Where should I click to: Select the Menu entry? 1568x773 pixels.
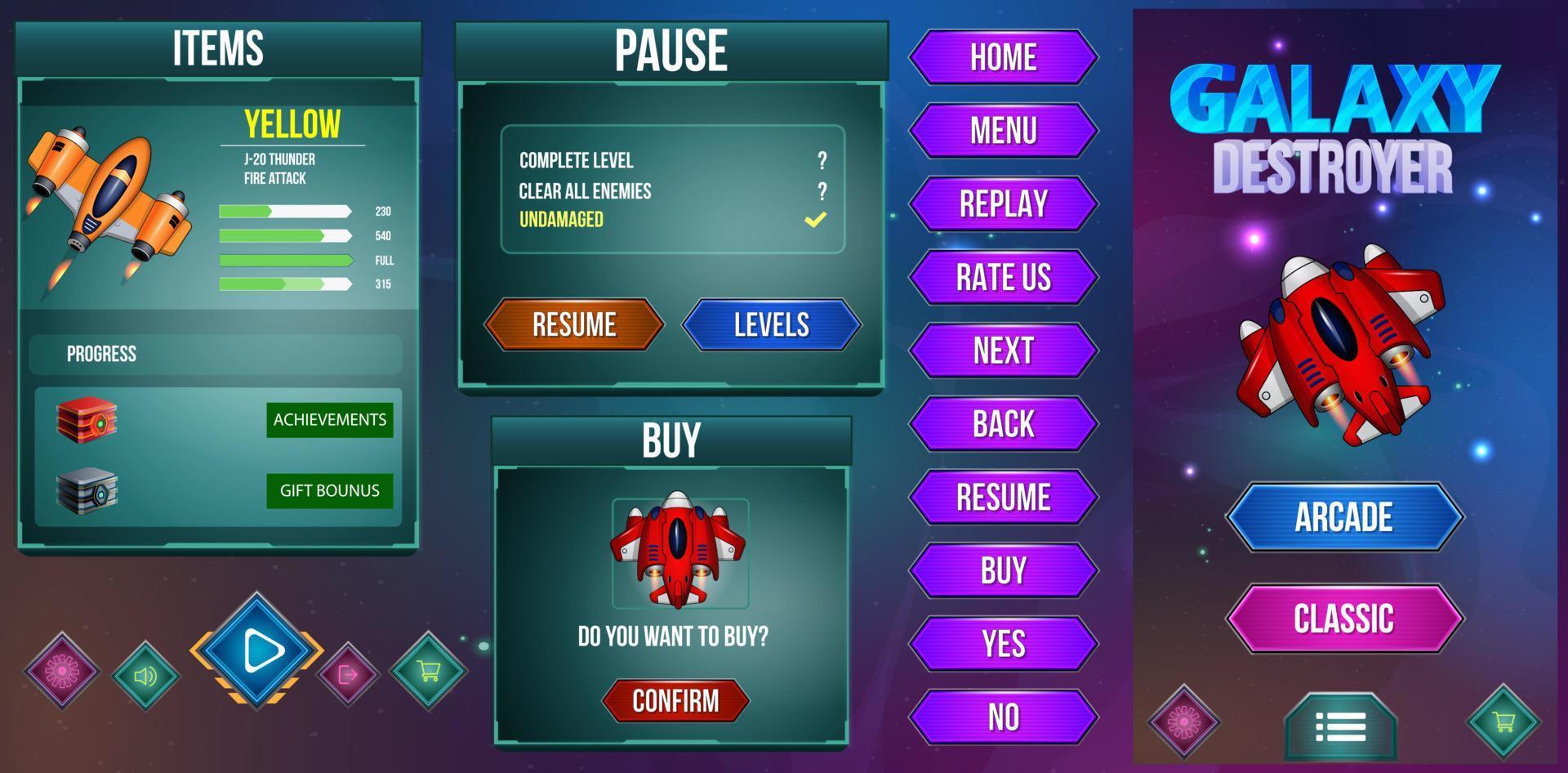pos(1003,131)
